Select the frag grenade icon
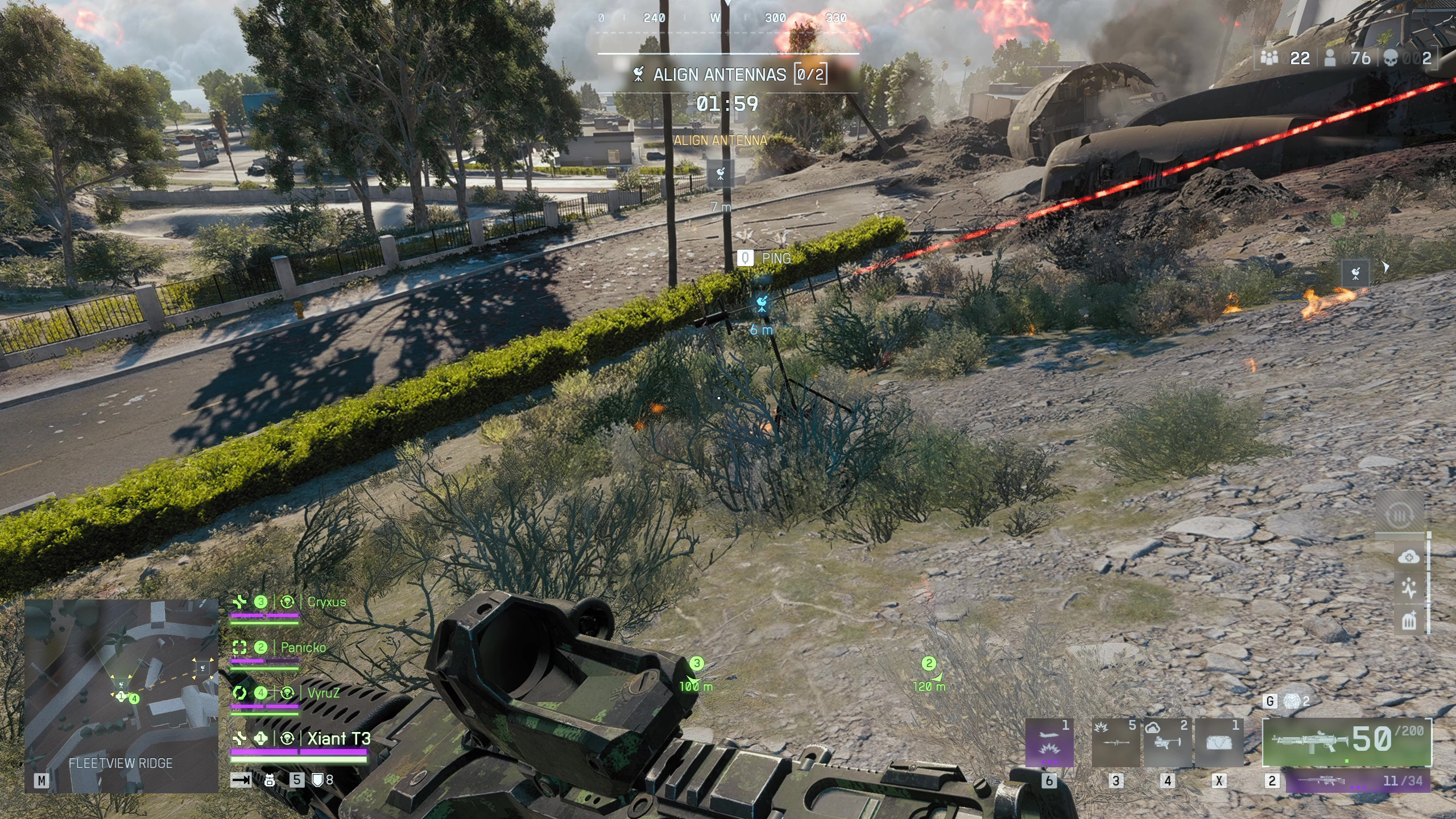This screenshot has height=819, width=1456. point(1293,701)
